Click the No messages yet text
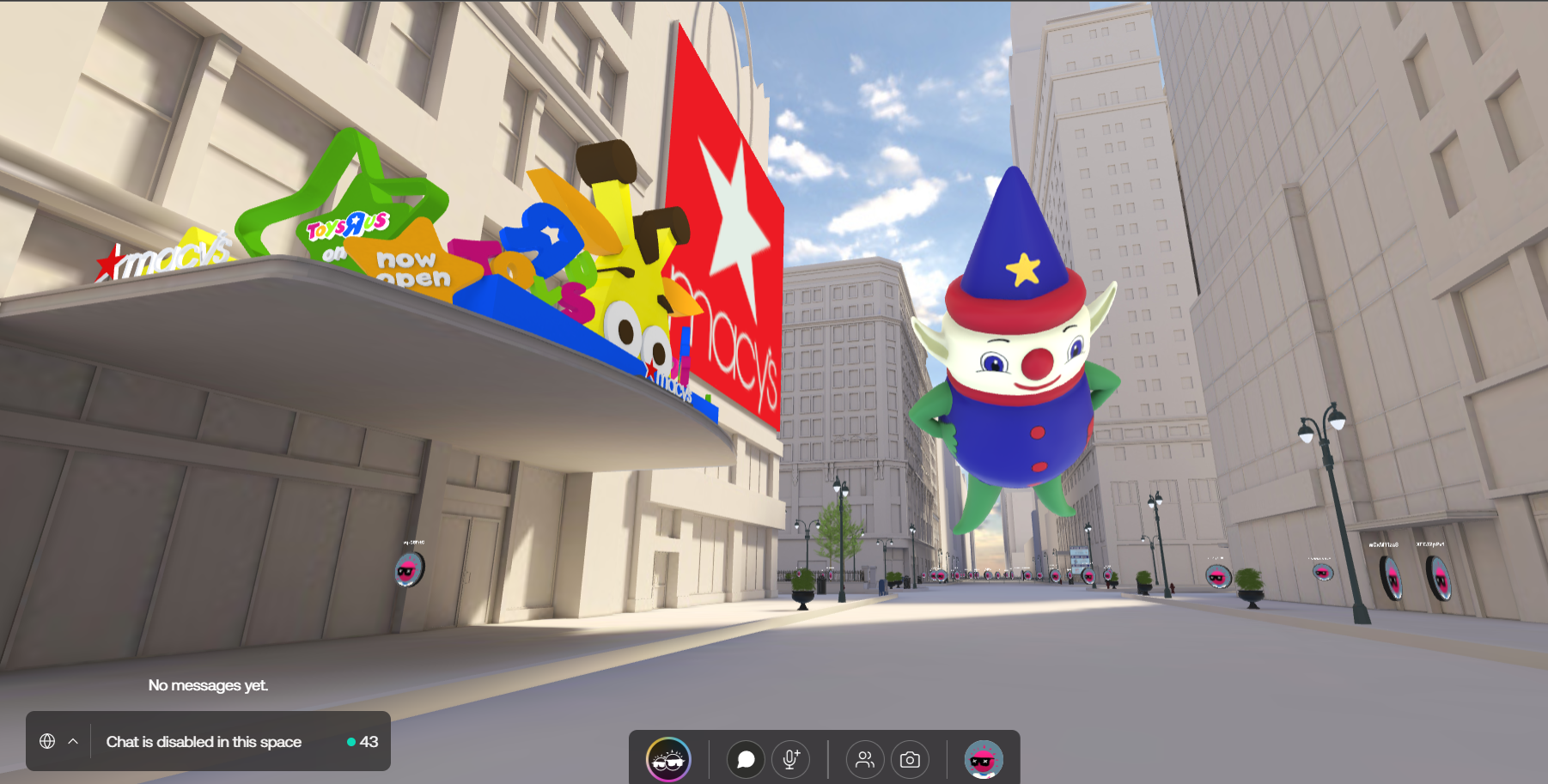Viewport: 1548px width, 784px height. tap(208, 685)
